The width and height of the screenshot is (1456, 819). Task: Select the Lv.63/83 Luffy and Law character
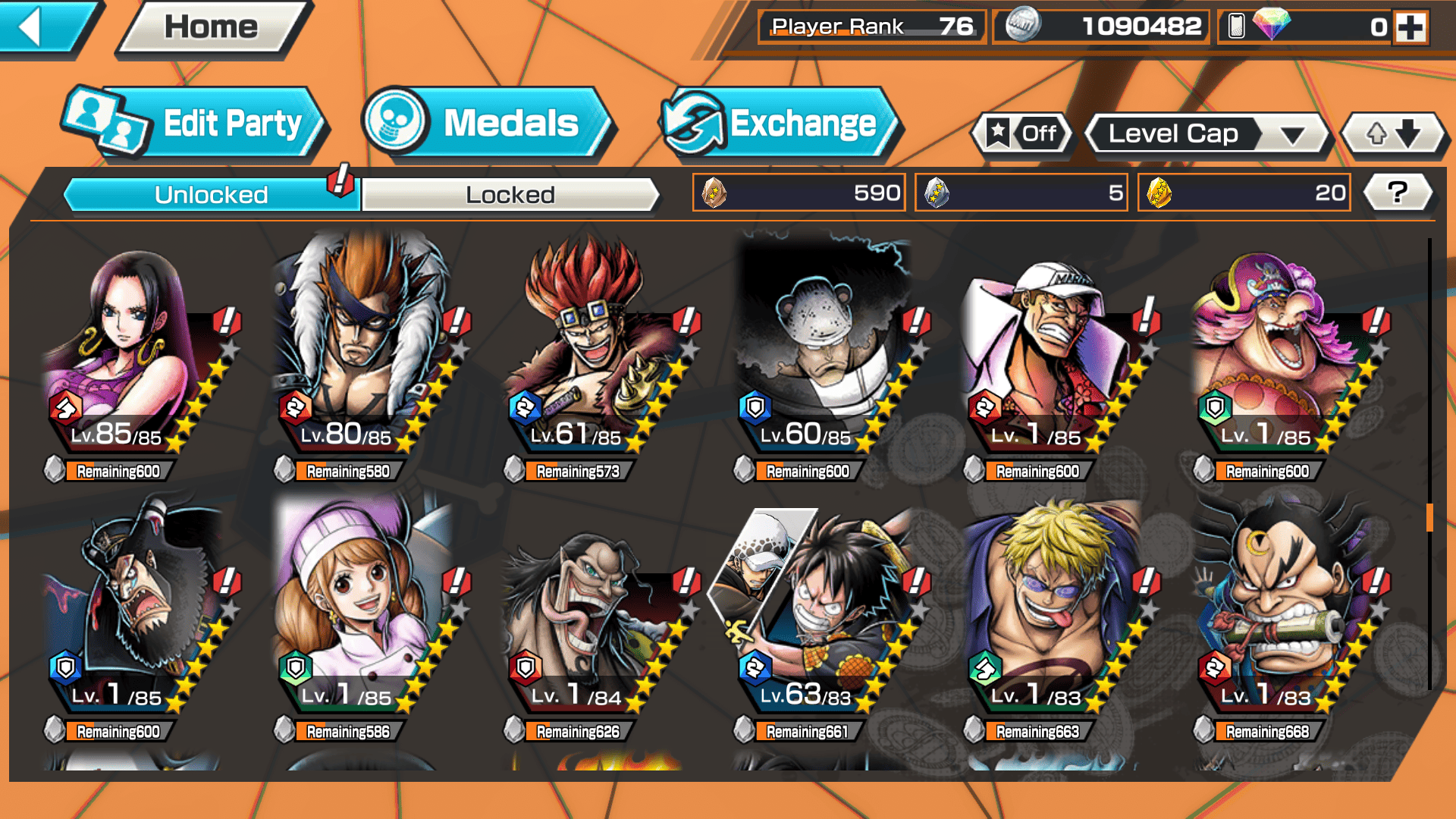click(x=826, y=614)
